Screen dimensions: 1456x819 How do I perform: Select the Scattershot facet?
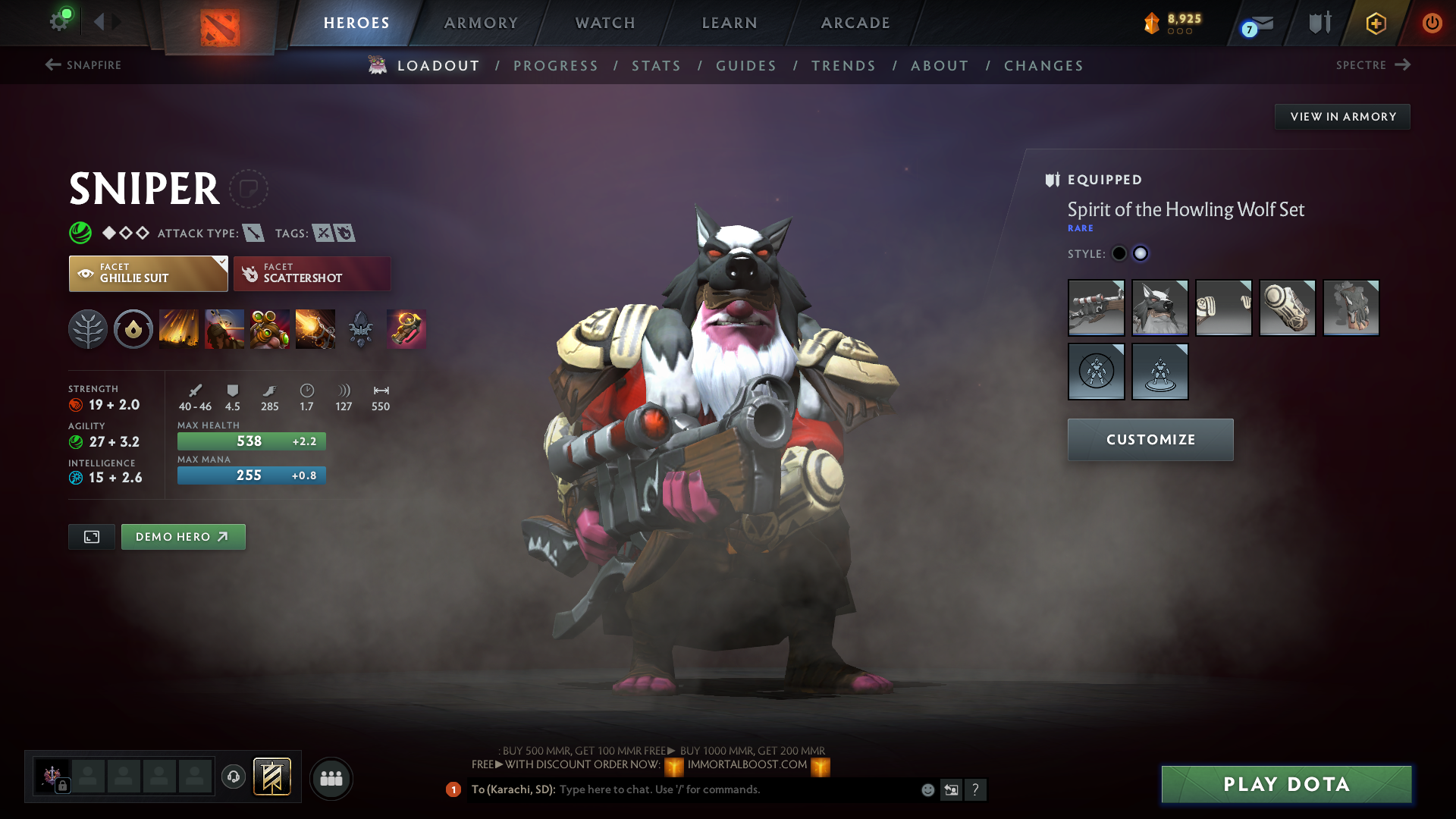pyautogui.click(x=312, y=273)
